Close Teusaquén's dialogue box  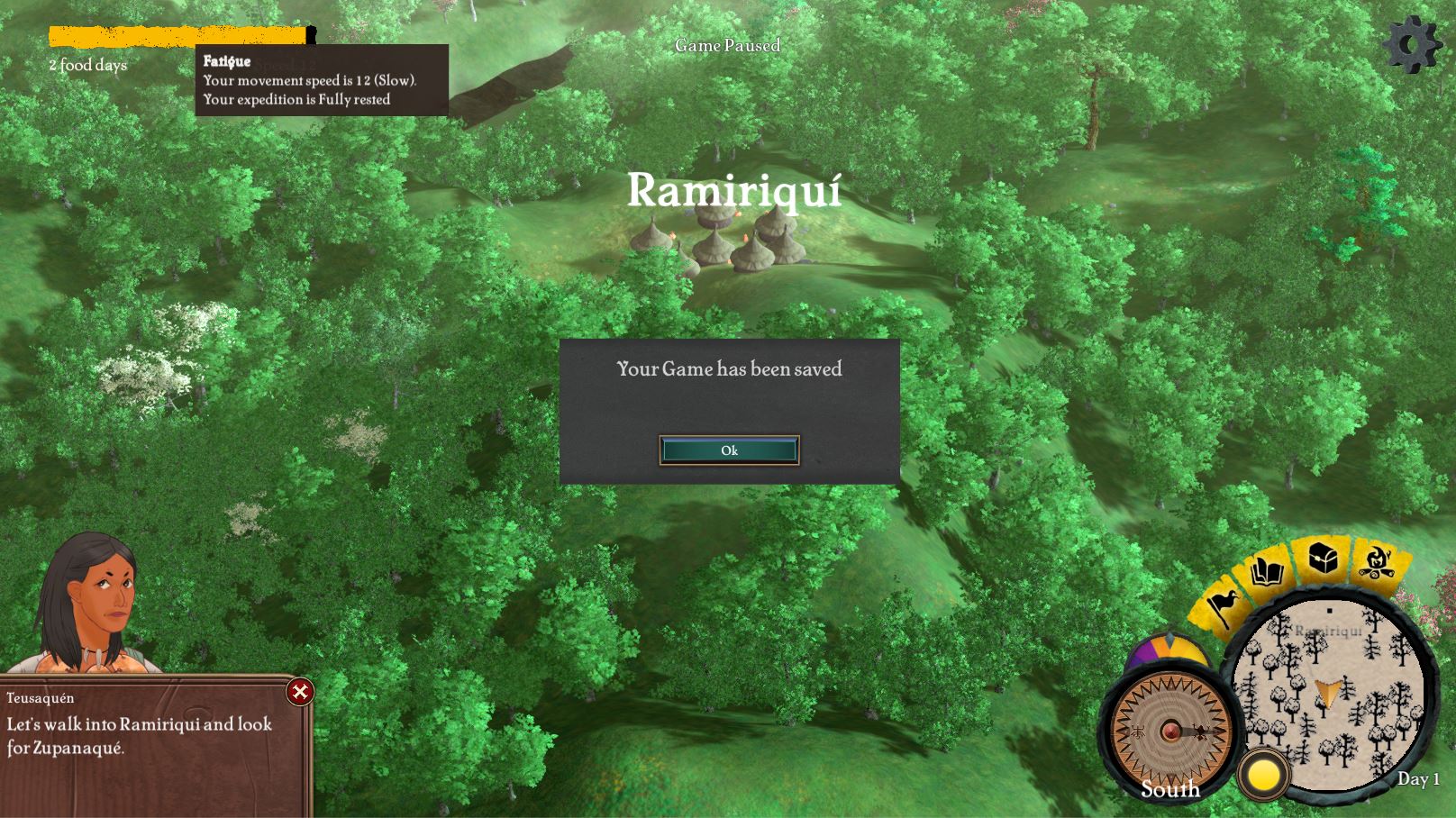coord(300,692)
